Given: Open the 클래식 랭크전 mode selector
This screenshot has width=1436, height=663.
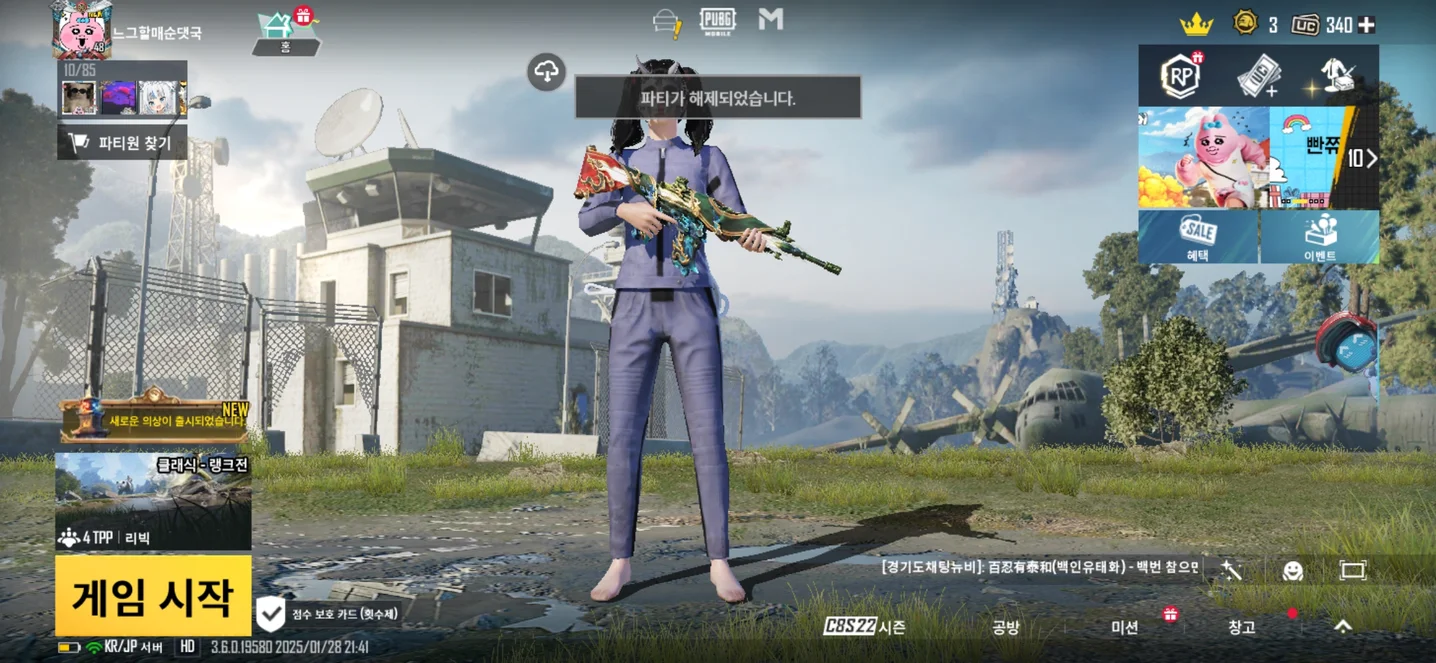Looking at the screenshot, I should [x=153, y=500].
